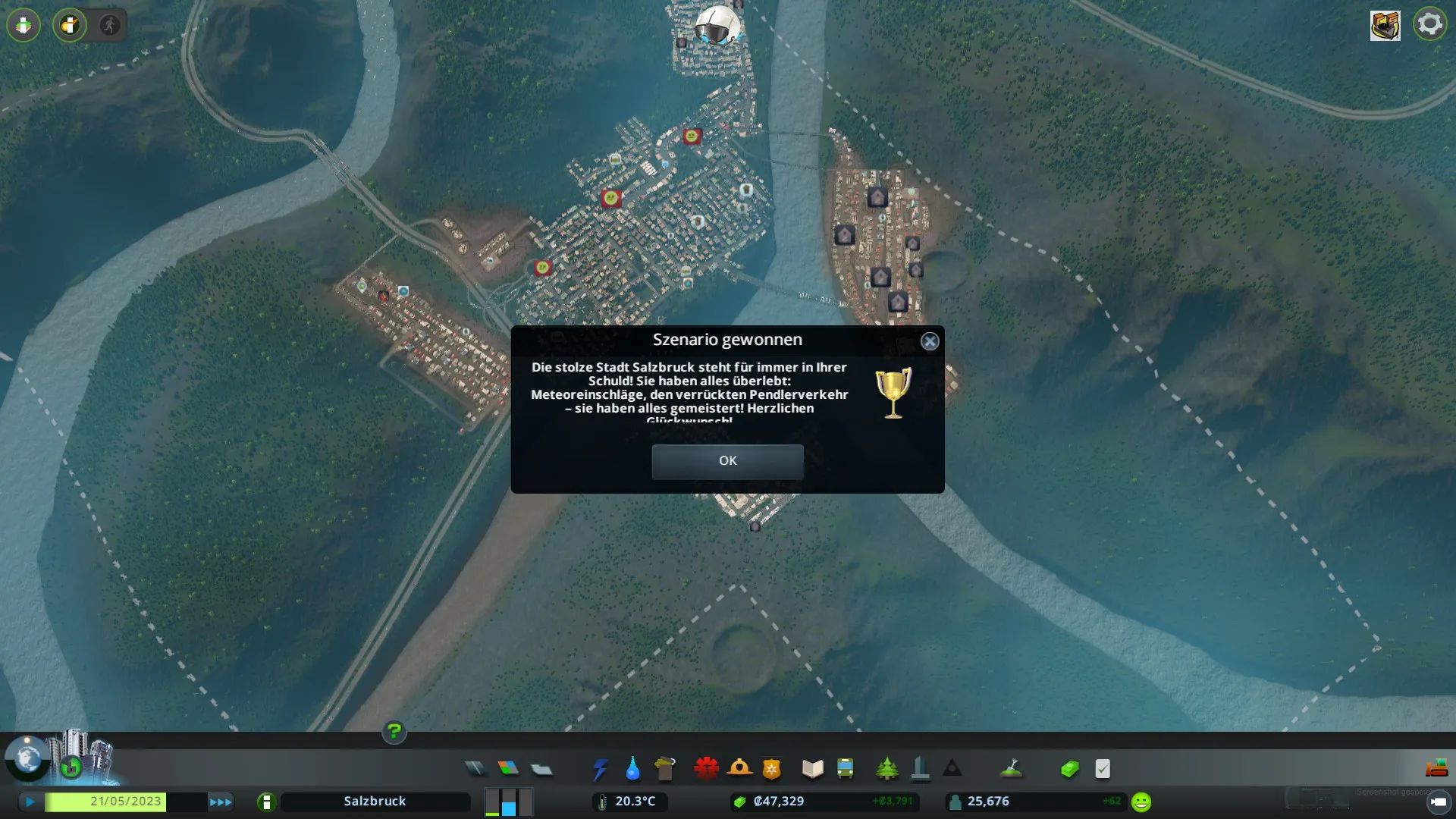Screen dimensions: 1456x819
Task: Open the fire department menu
Action: coord(739,769)
